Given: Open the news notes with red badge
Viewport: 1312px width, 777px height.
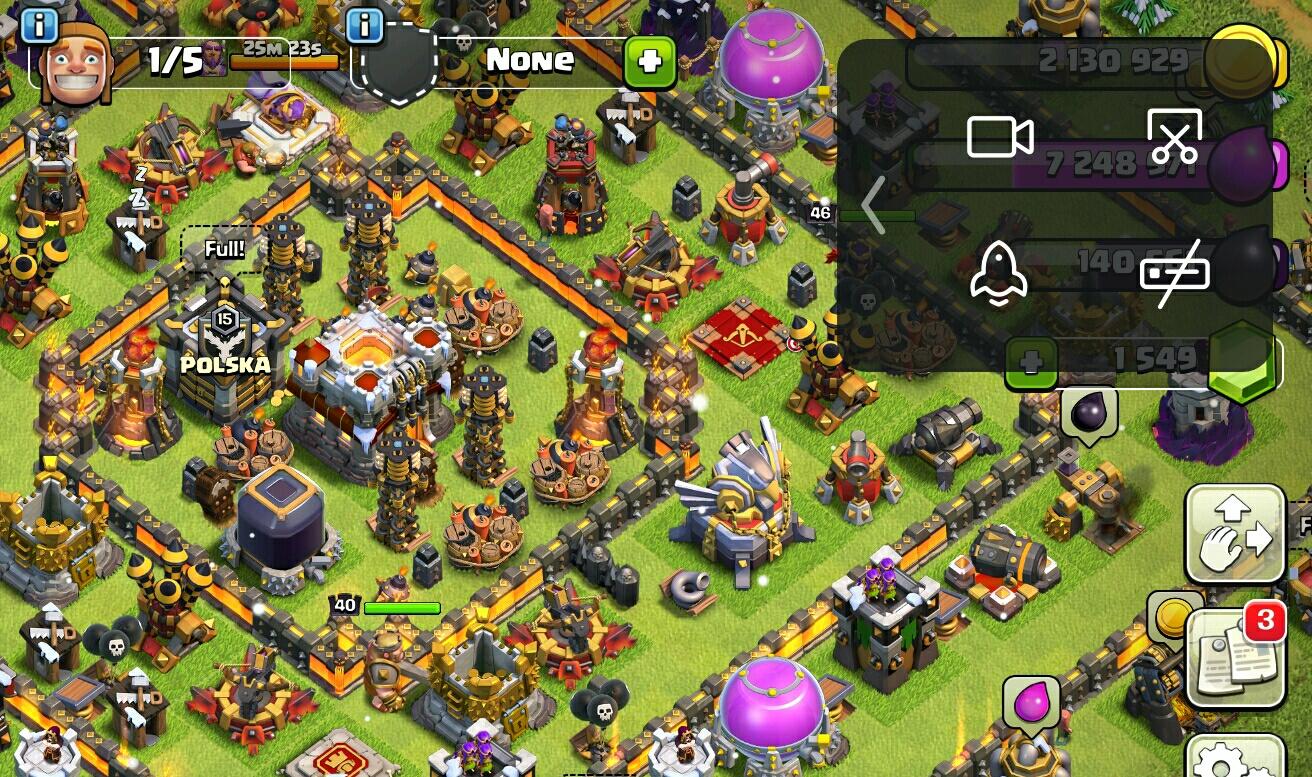Looking at the screenshot, I should coord(1235,656).
